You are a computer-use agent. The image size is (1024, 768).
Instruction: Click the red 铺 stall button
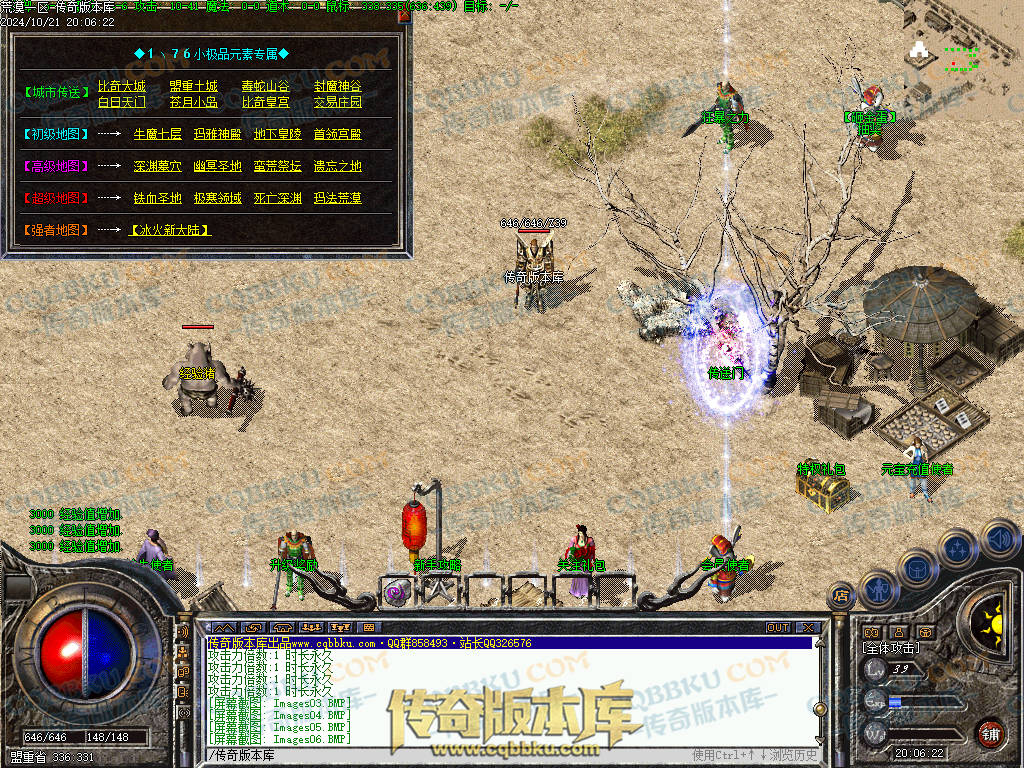[x=990, y=733]
